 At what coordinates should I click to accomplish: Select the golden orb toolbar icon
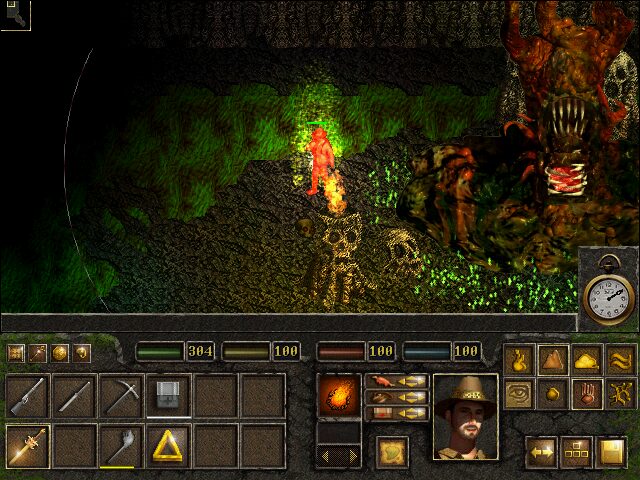[60, 352]
